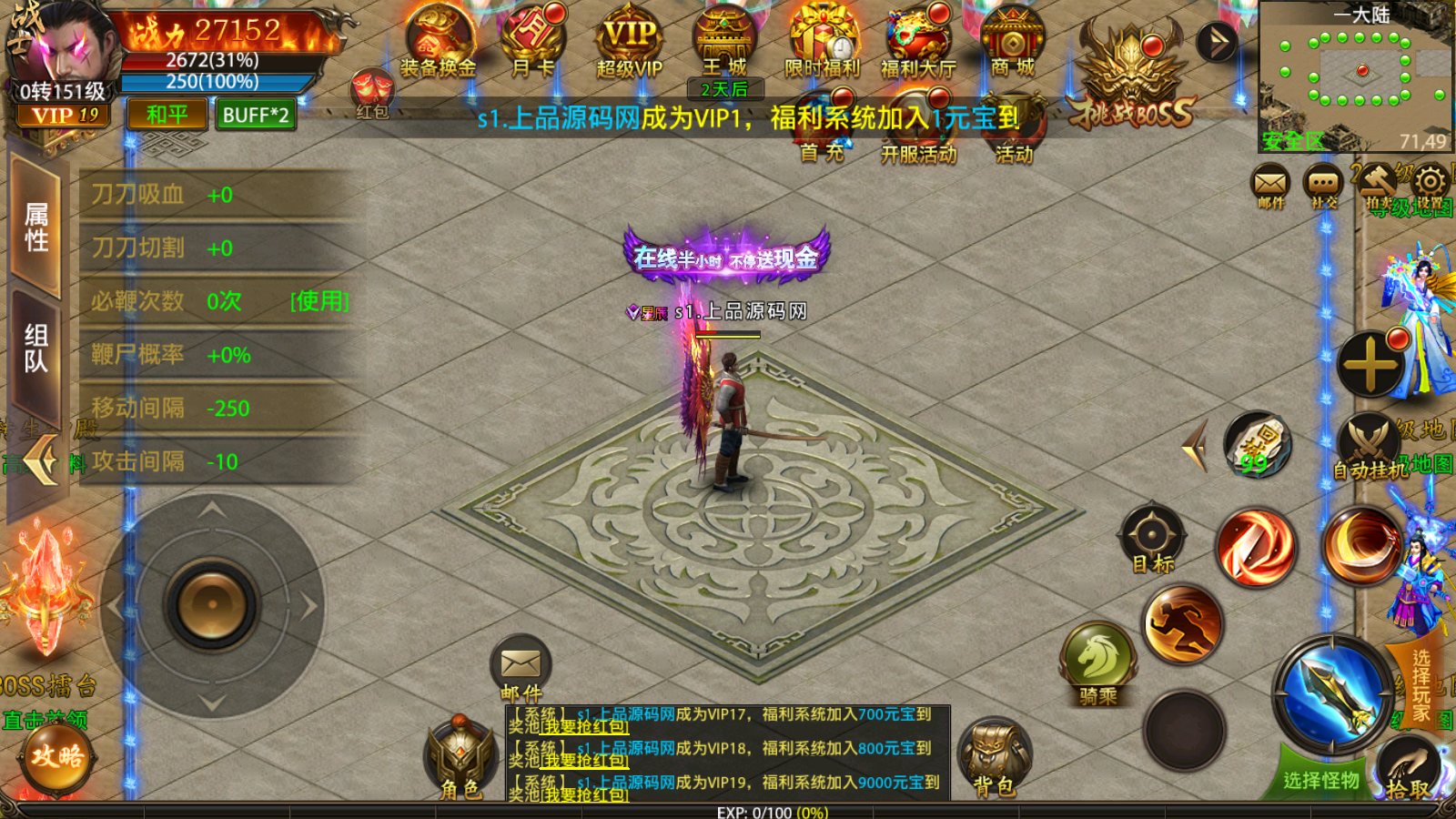Switch to the 属性 attributes tab

pos(36,227)
